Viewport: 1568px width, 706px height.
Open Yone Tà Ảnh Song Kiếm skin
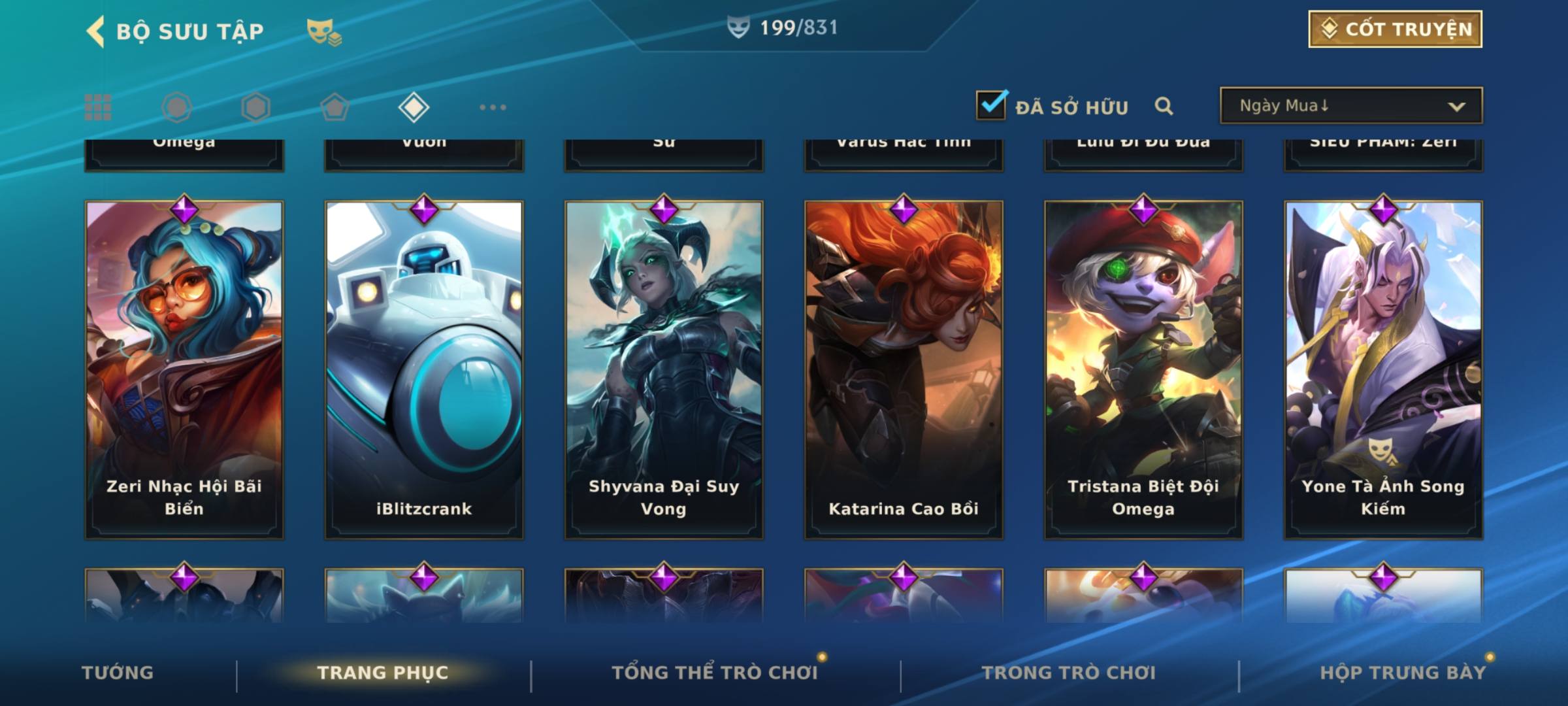click(1383, 369)
